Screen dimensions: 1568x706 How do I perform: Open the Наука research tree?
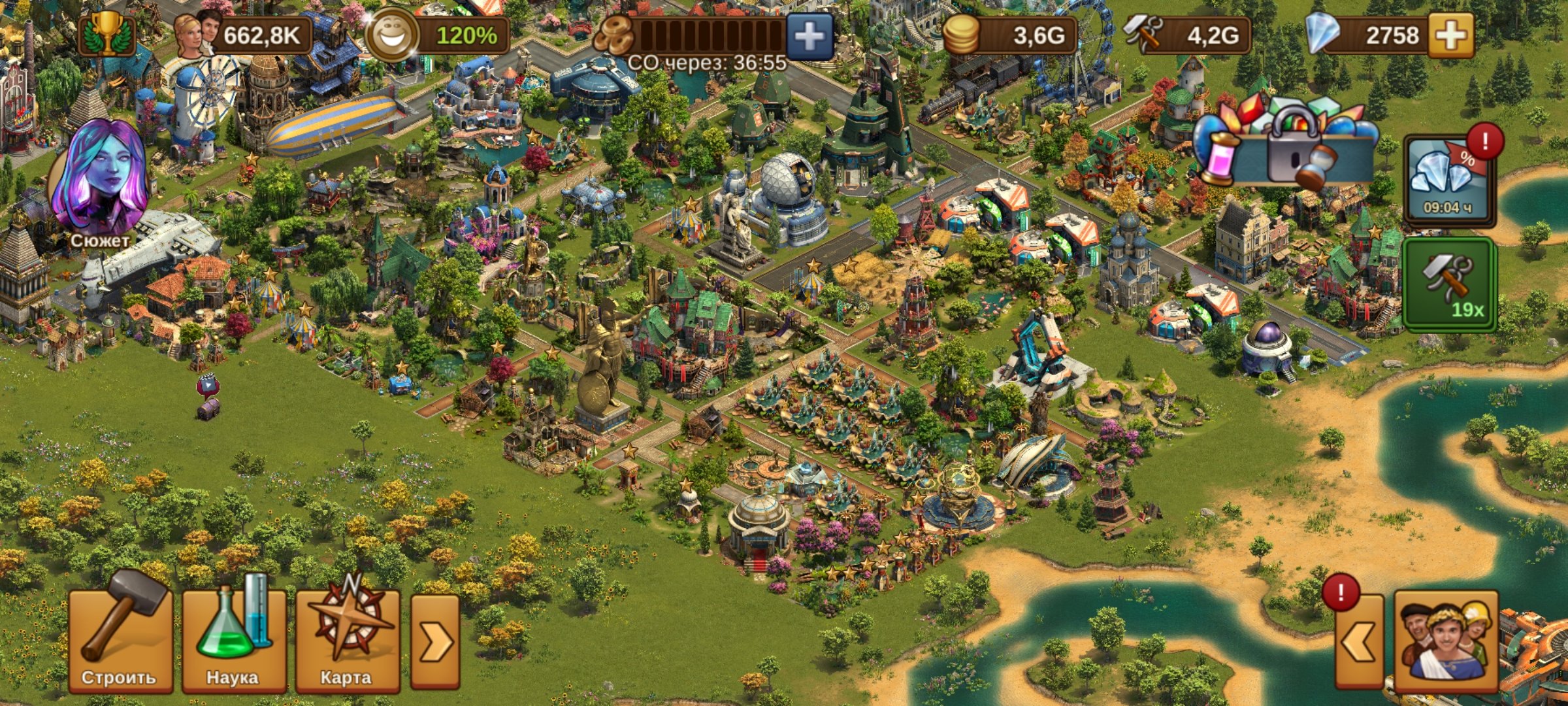click(234, 639)
